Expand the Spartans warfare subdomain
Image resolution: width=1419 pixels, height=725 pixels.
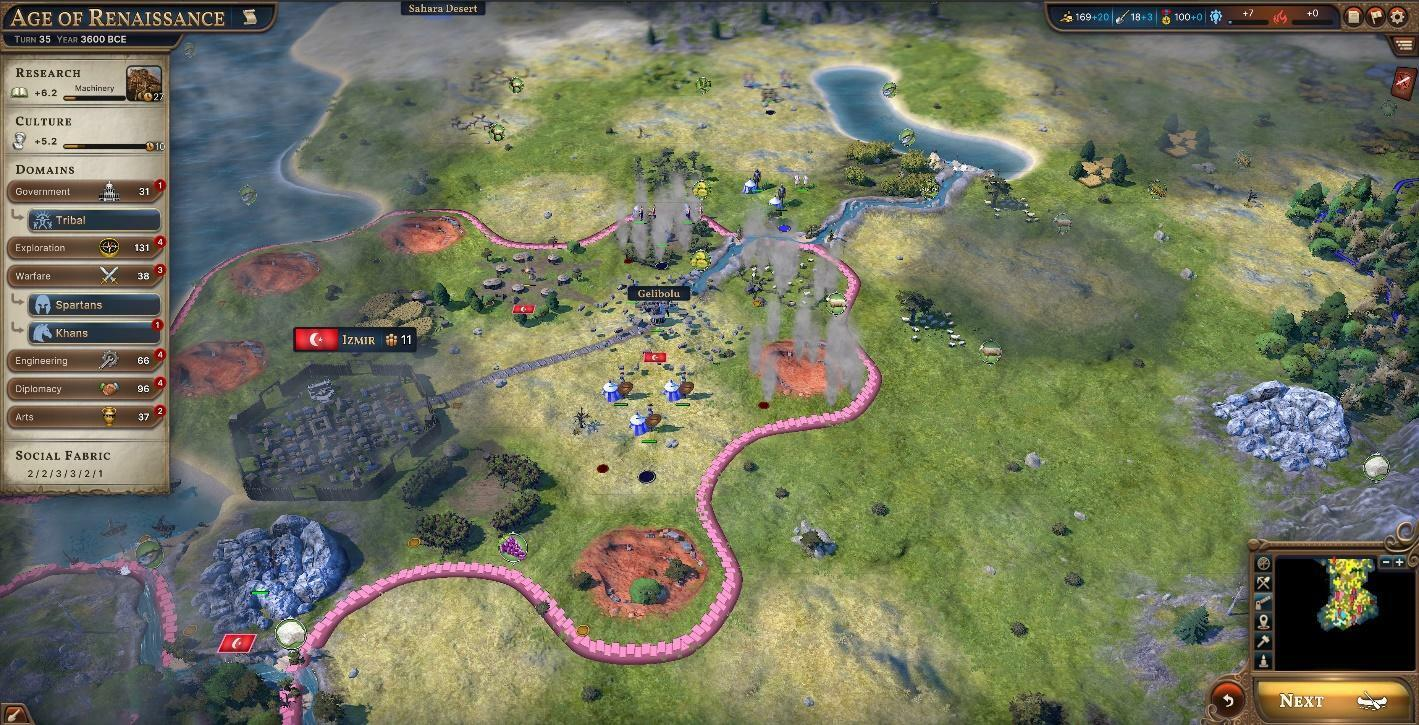click(x=97, y=304)
